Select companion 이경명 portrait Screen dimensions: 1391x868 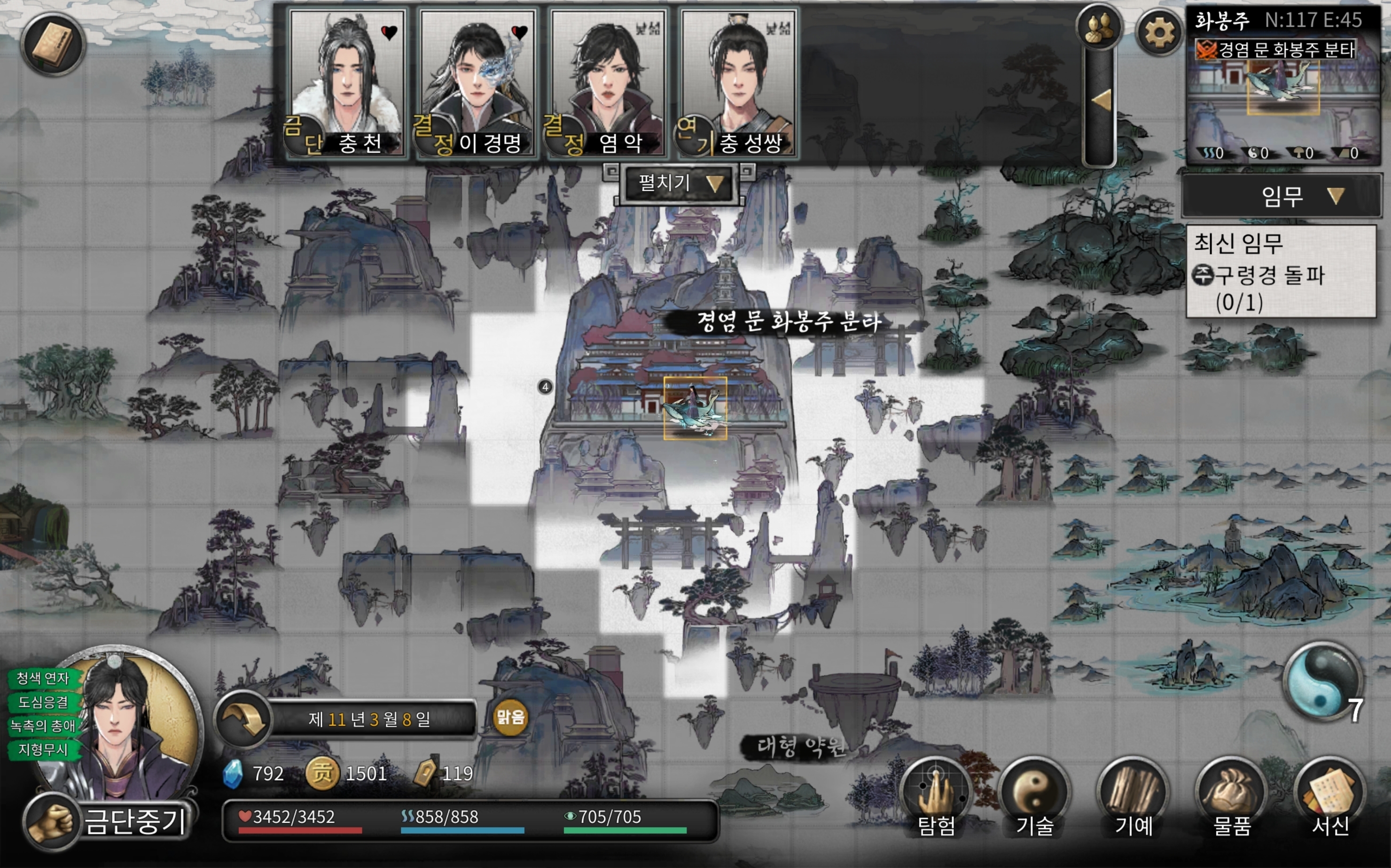click(477, 80)
